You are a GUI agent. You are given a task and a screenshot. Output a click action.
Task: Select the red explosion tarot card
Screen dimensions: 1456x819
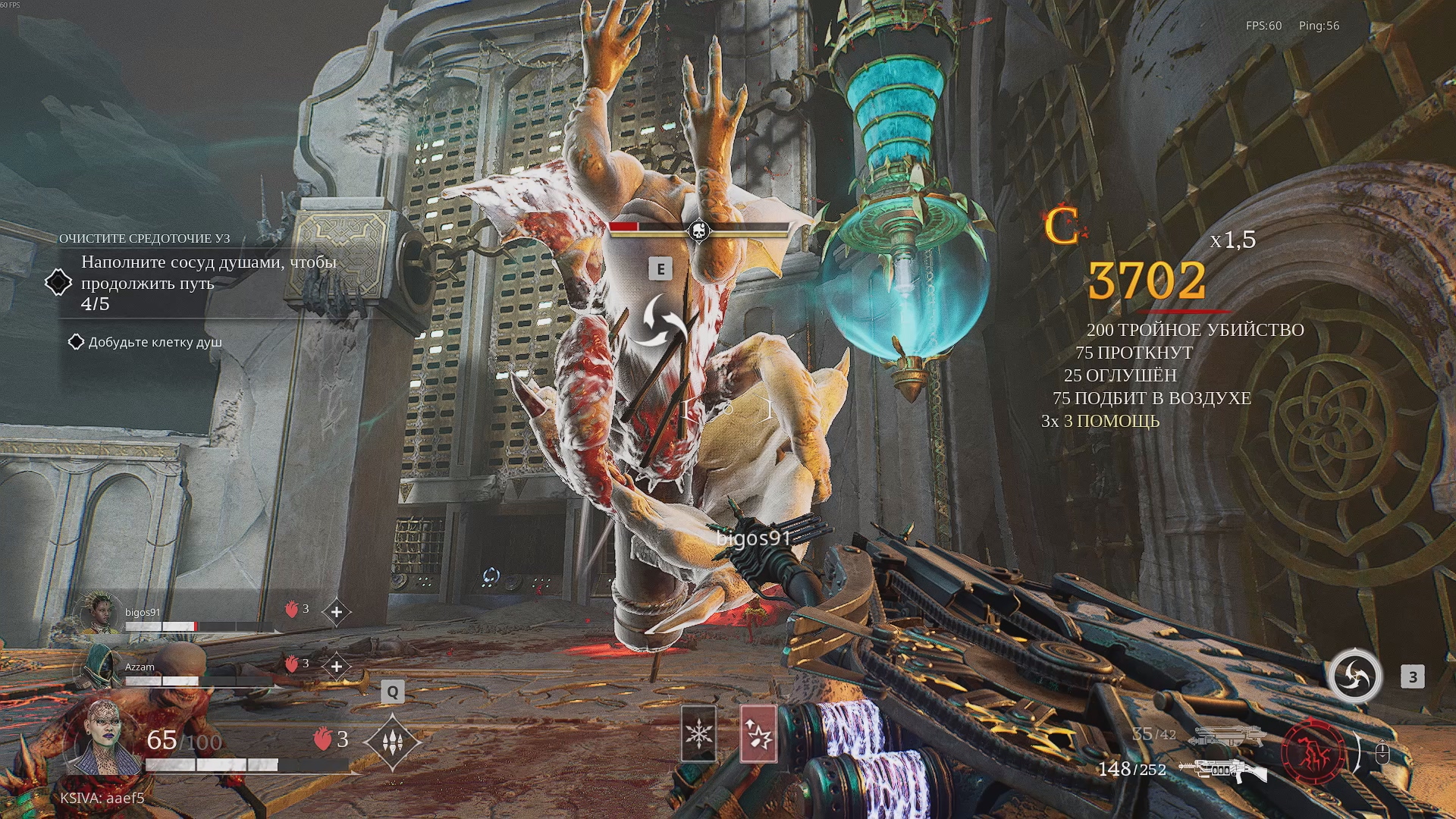(x=758, y=733)
